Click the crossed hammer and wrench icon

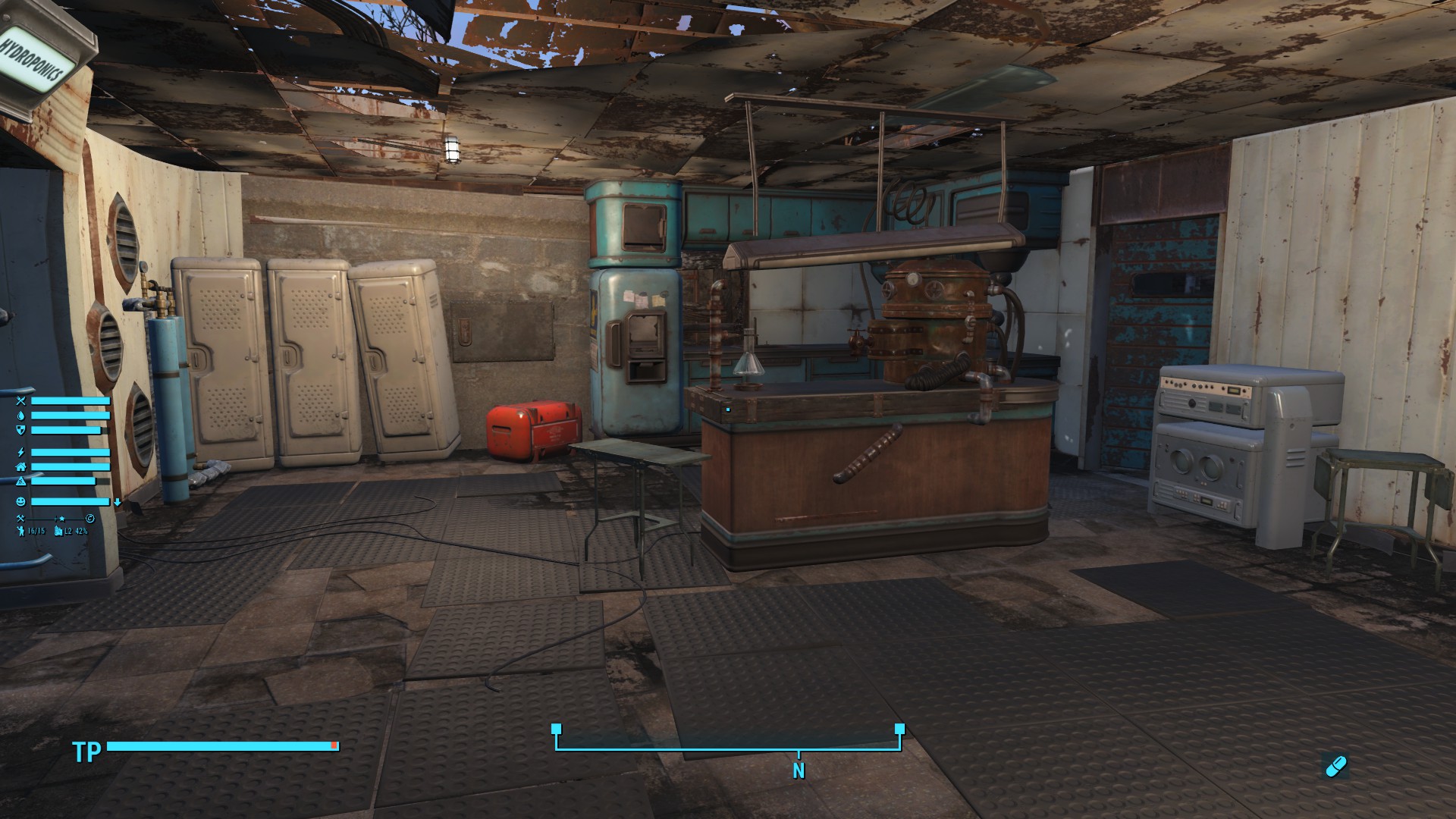(x=20, y=518)
